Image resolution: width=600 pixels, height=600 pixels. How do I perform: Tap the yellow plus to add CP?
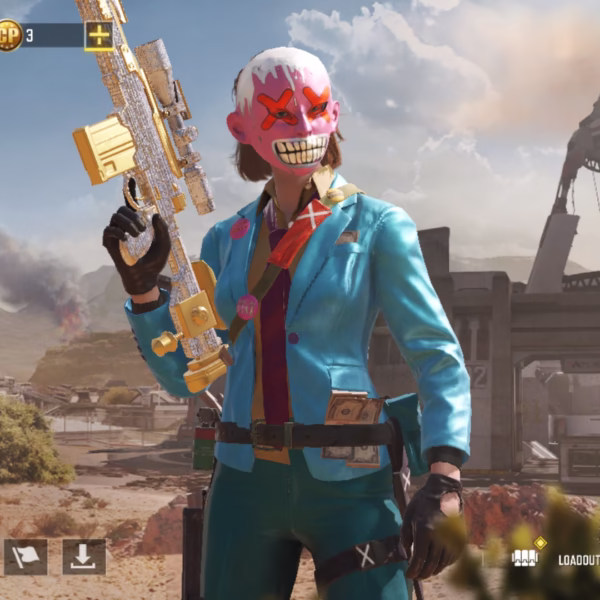pos(99,36)
